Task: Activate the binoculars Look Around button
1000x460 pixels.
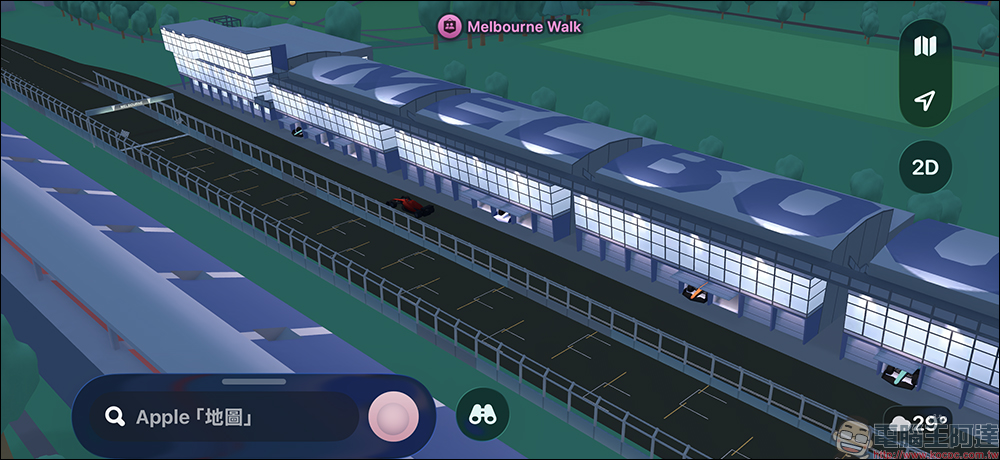Action: click(482, 415)
